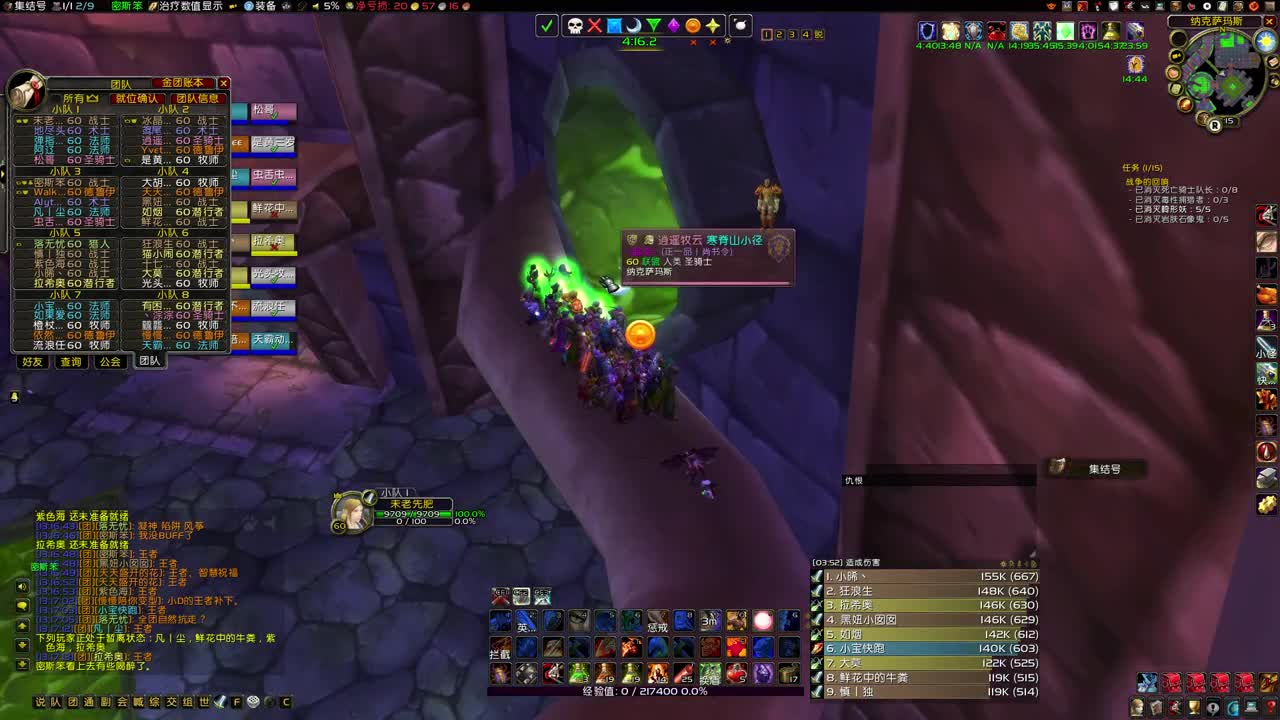Toggle the crown icon next to 所有
Image resolution: width=1280 pixels, height=720 pixels.
click(x=90, y=97)
